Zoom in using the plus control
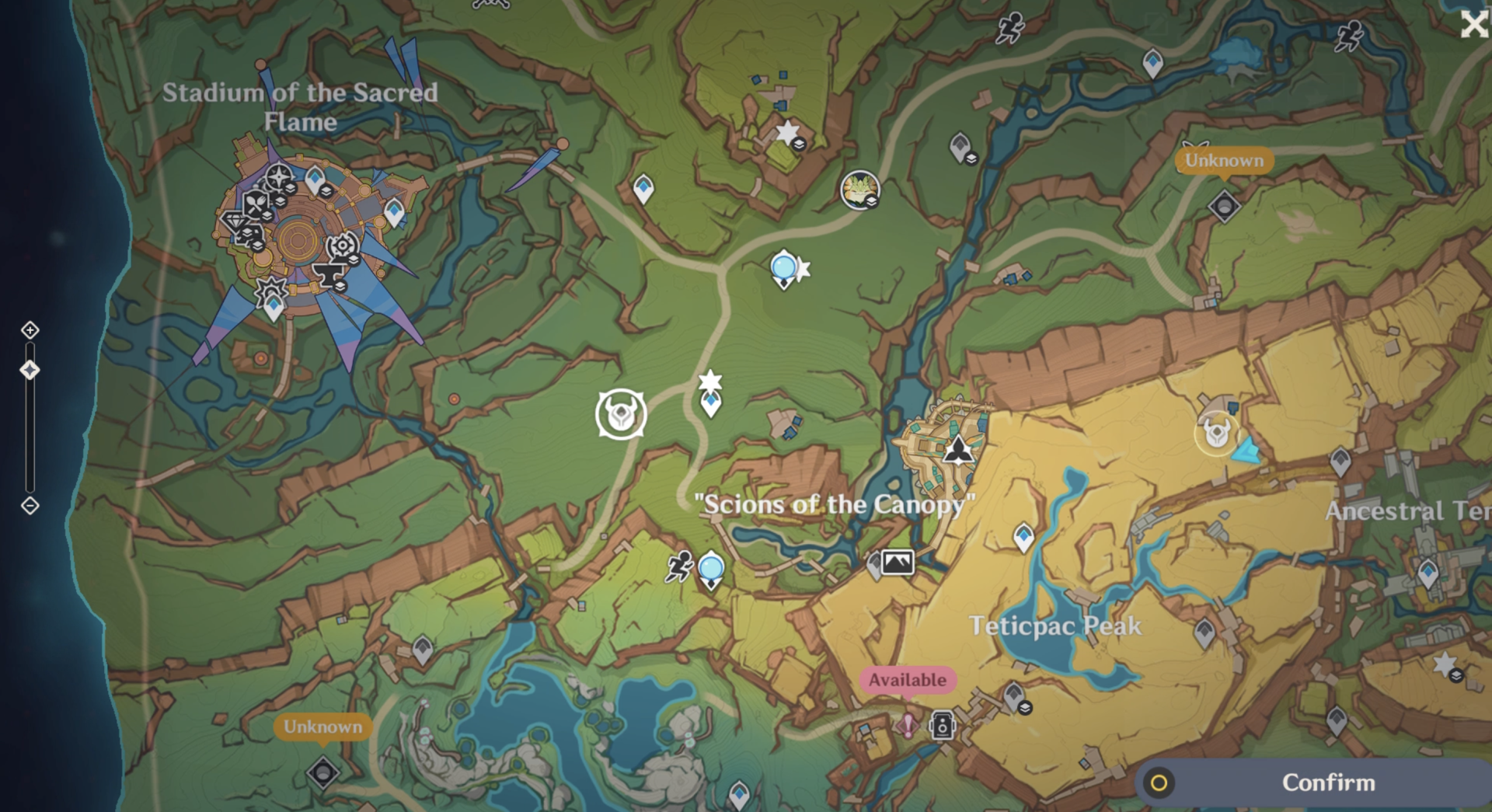Screen dimensions: 1492x812 coord(30,330)
